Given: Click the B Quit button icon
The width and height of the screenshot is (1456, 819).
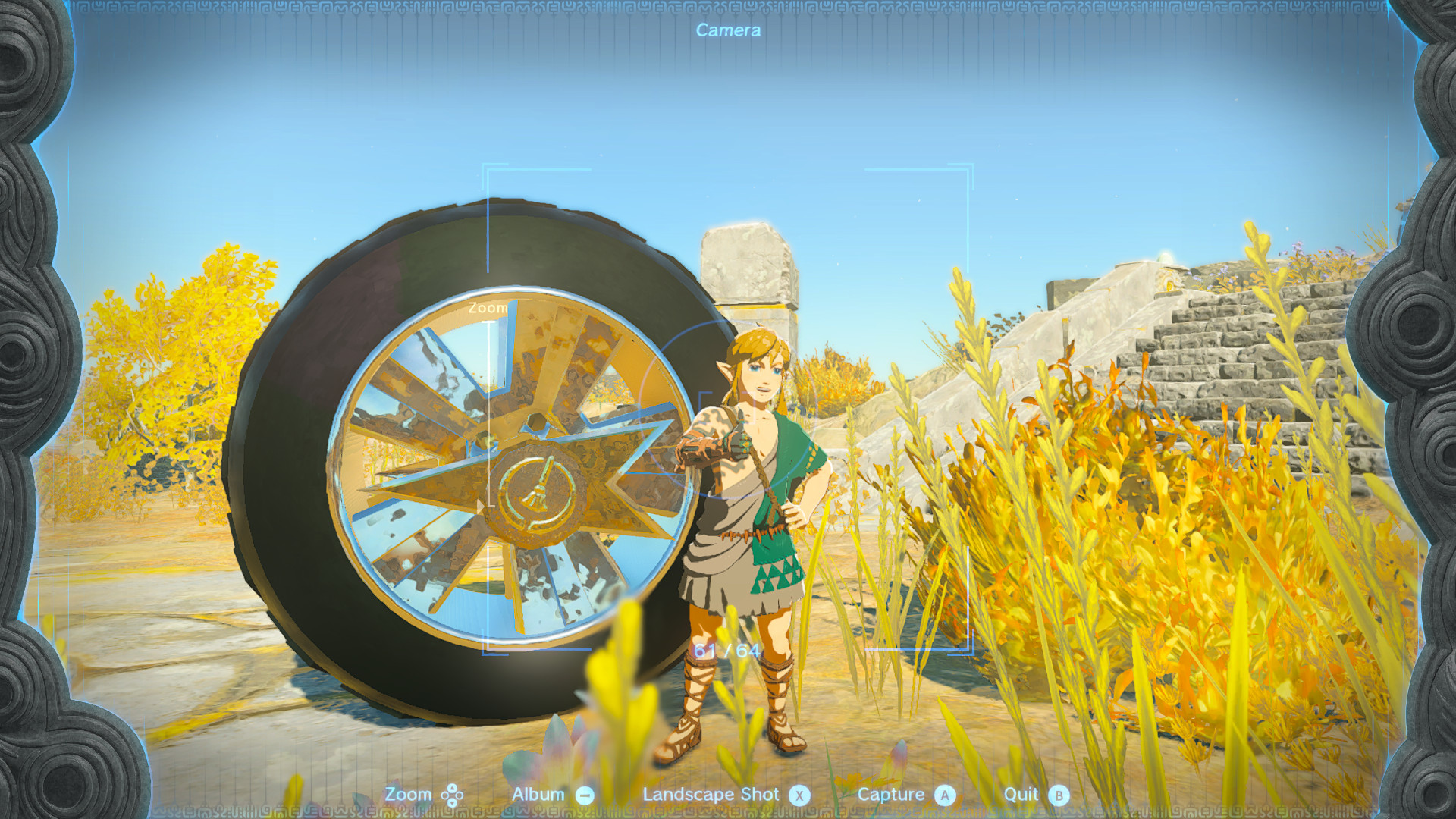Looking at the screenshot, I should coord(1060,795).
